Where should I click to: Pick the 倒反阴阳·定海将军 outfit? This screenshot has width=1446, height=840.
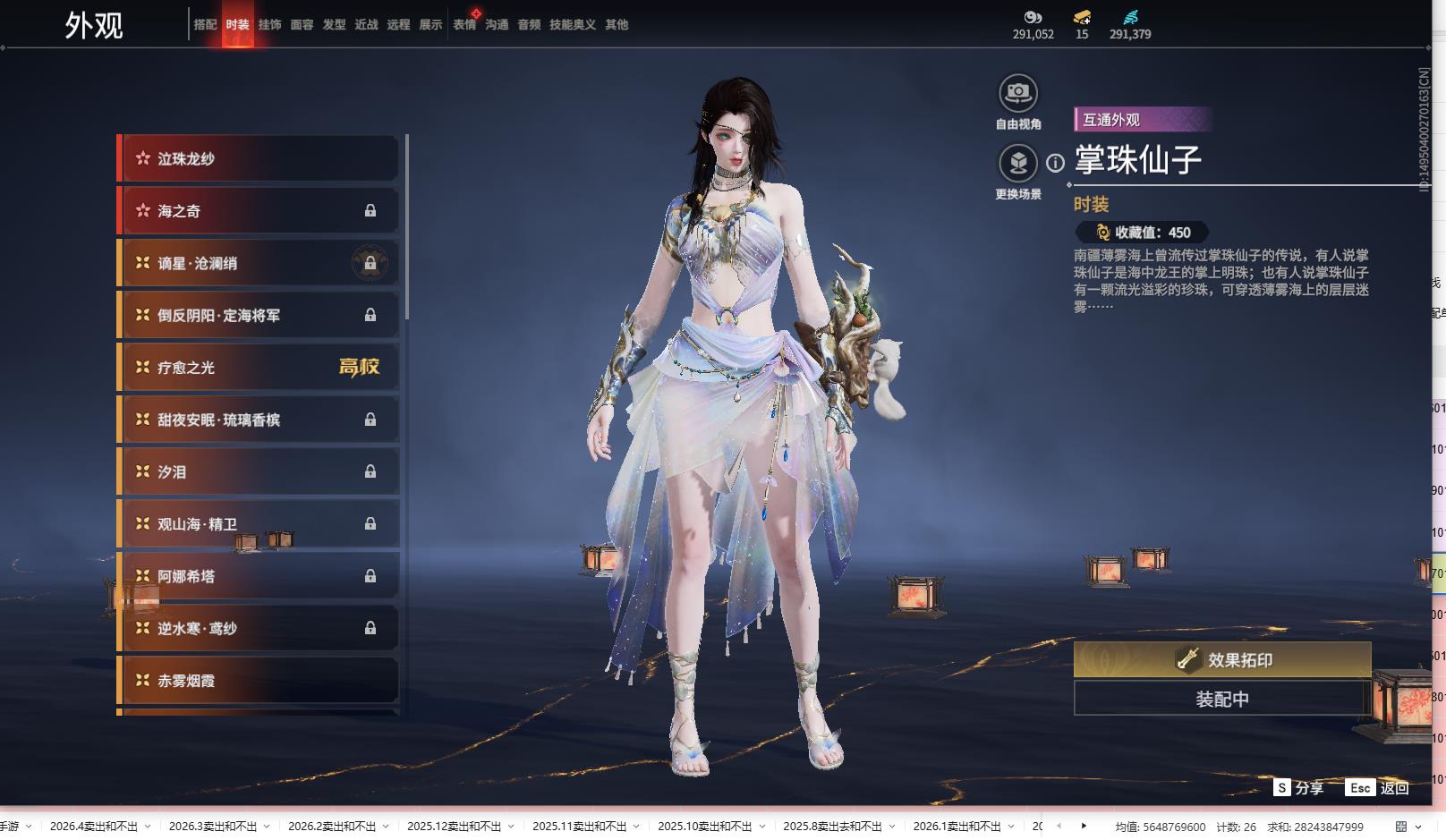pyautogui.click(x=259, y=316)
